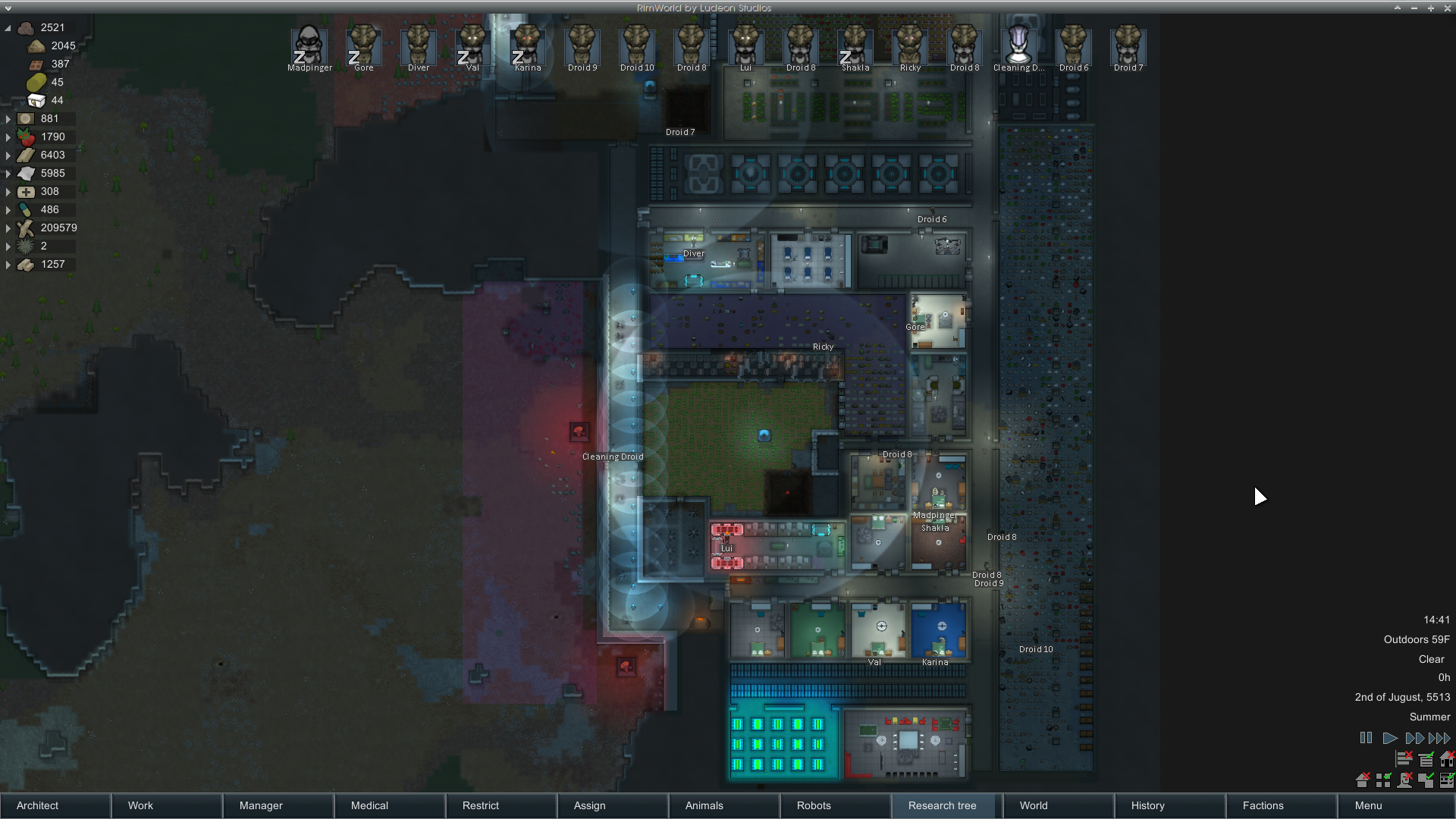Select Lui's colonist portrait
The image size is (1456, 819).
pos(745,45)
